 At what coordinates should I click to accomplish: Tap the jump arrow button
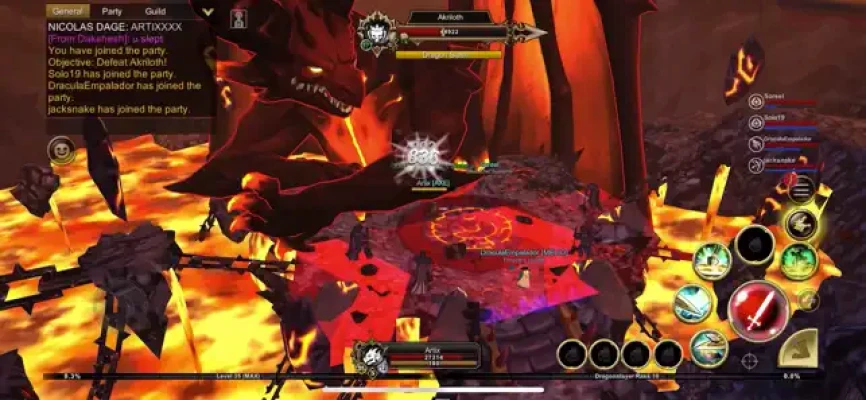pos(797,349)
